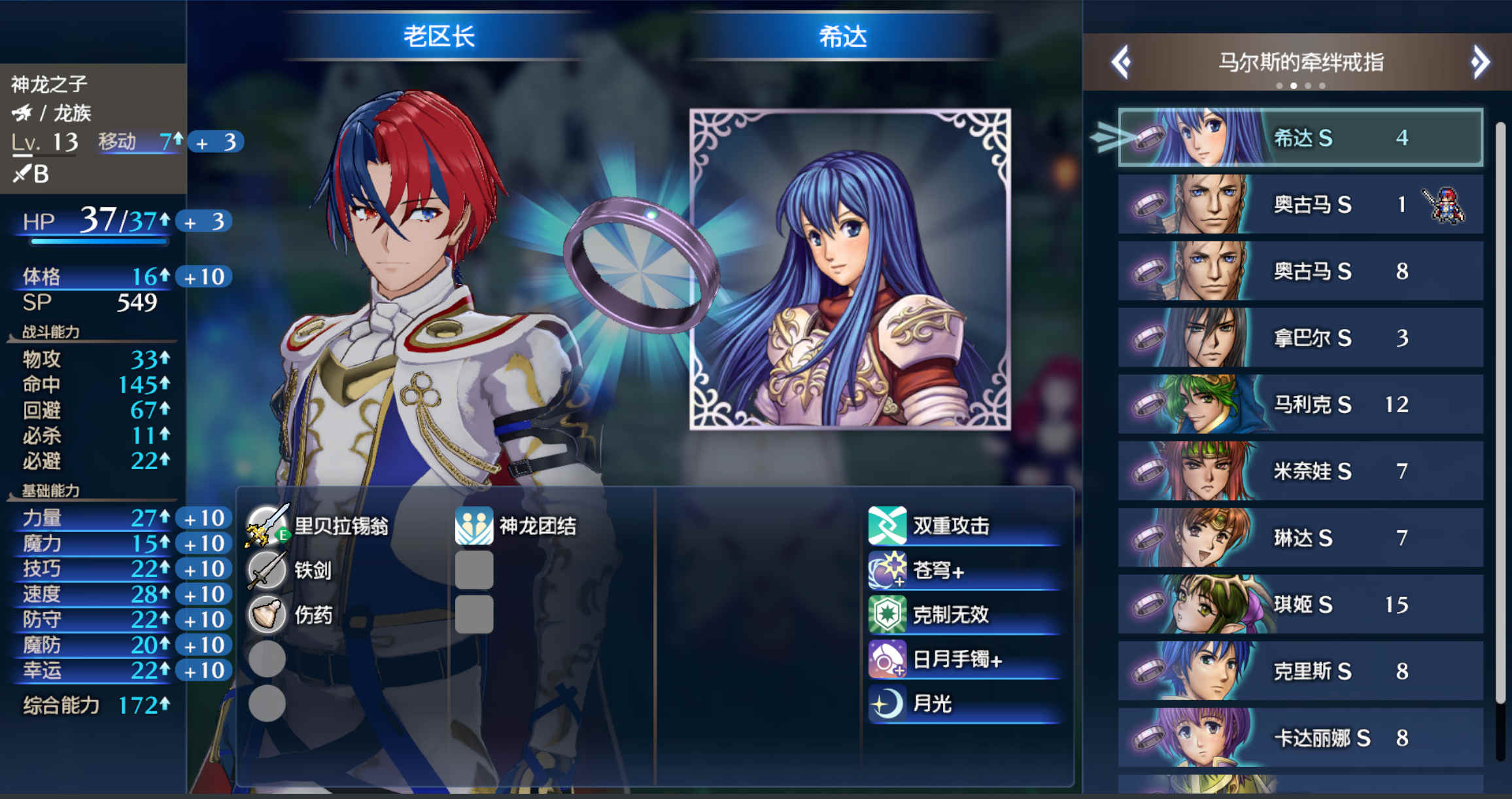
Task: Select the 铁剑 weapon icon
Action: coord(267,570)
